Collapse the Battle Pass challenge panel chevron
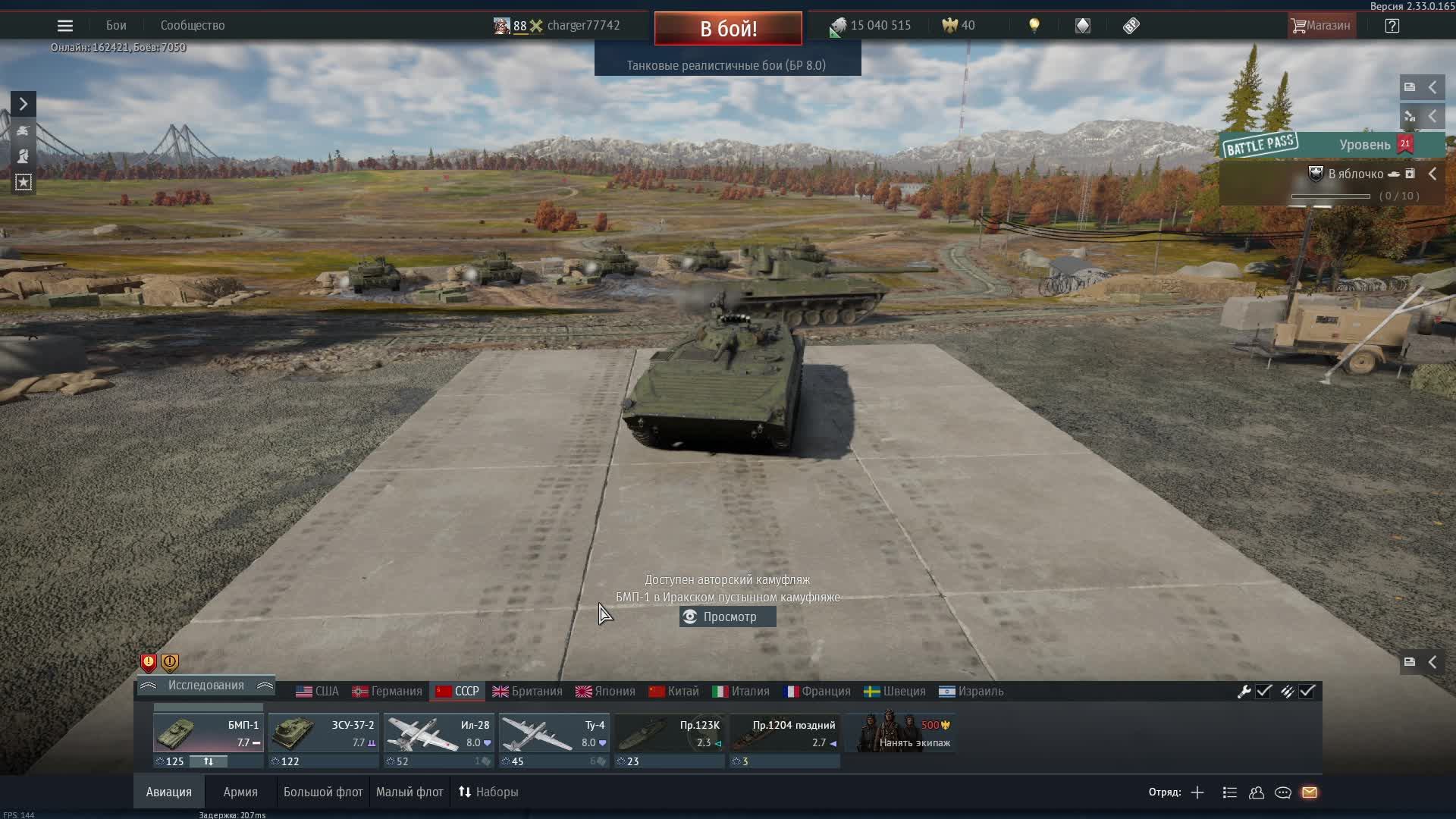Viewport: 1456px width, 819px height. (1432, 173)
